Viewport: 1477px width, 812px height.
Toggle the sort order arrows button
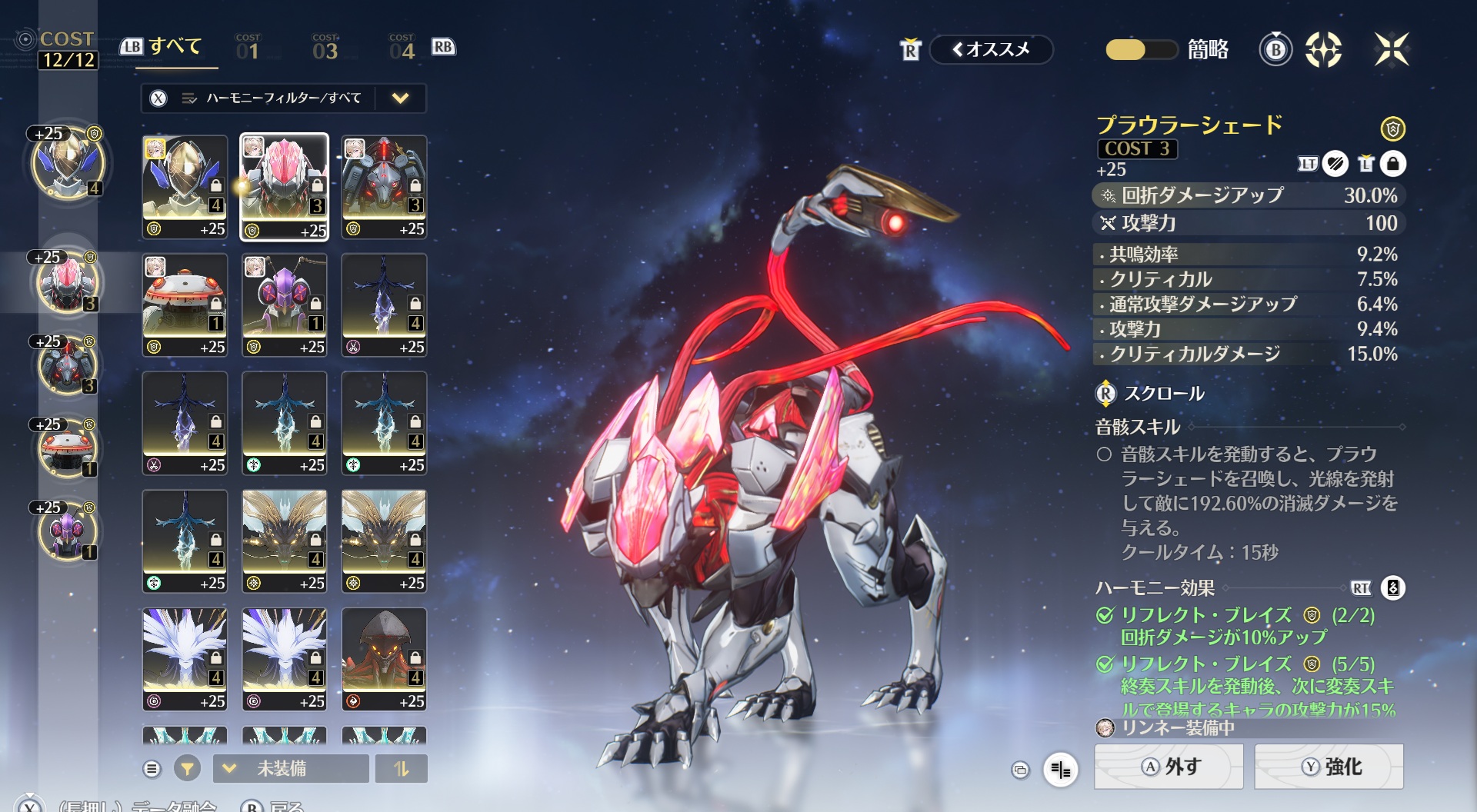[401, 768]
